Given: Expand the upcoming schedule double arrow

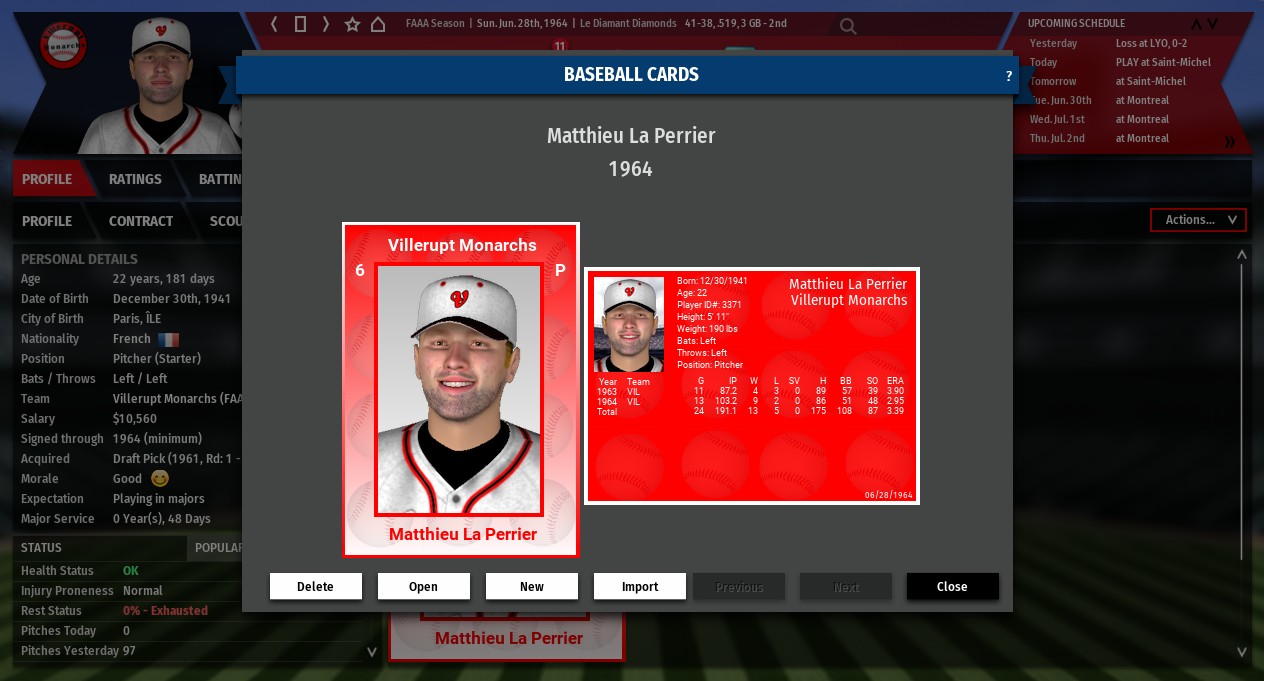Looking at the screenshot, I should pos(1230,142).
